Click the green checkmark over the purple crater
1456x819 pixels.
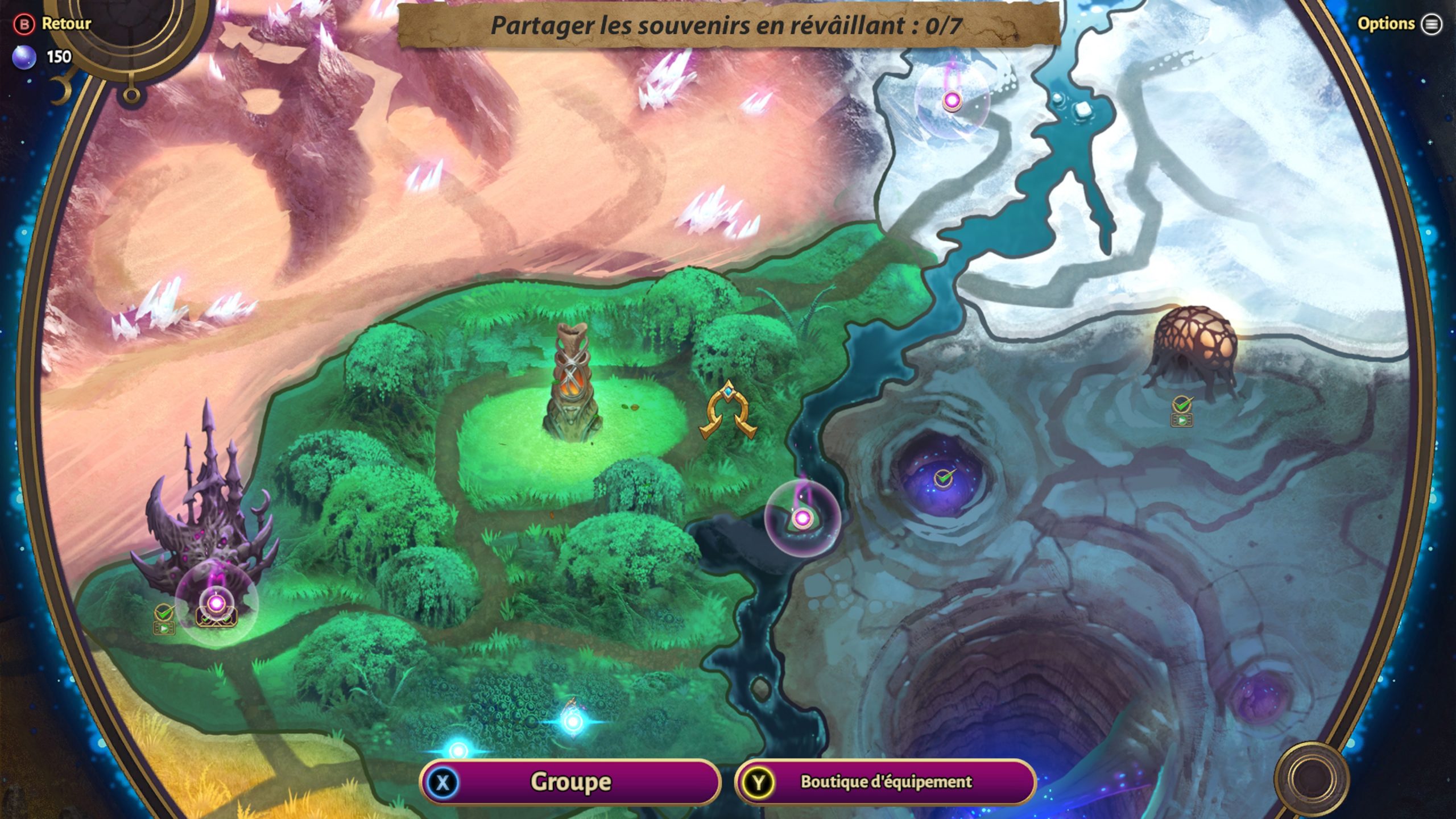tap(944, 478)
